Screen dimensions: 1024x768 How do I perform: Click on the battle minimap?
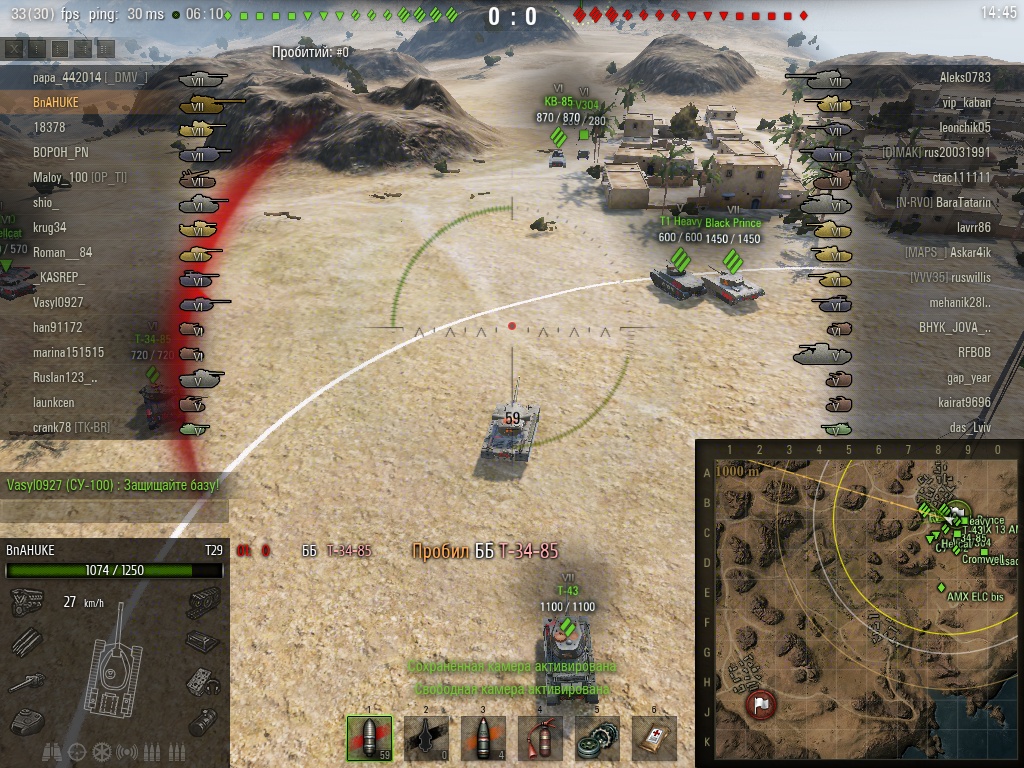coord(859,603)
